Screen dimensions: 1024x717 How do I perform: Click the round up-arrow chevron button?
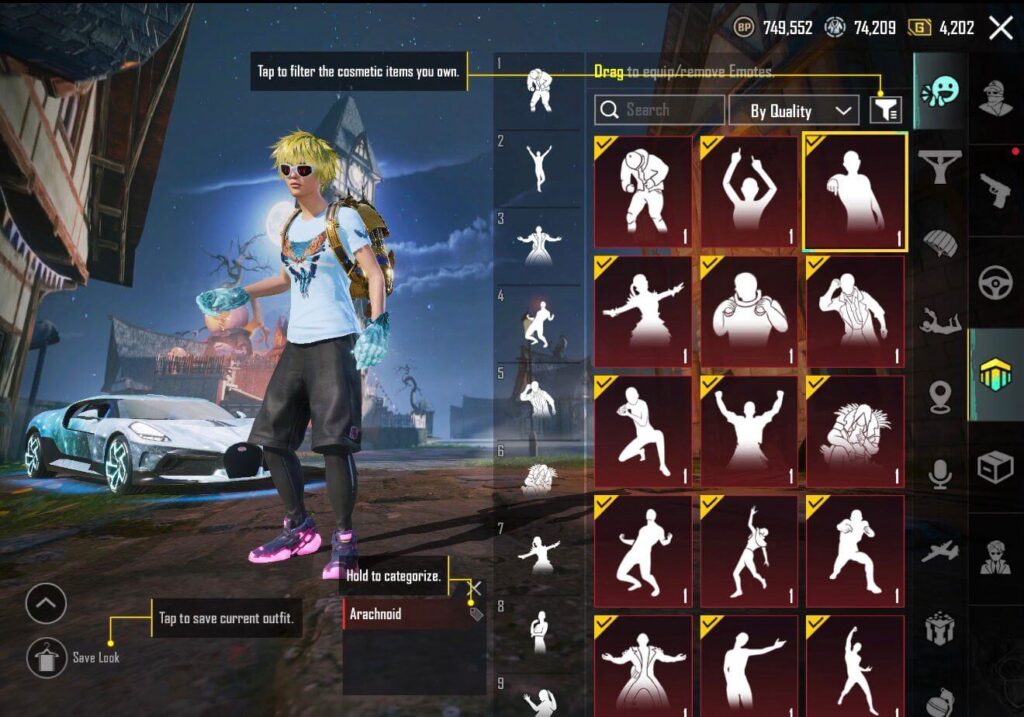pyautogui.click(x=46, y=603)
